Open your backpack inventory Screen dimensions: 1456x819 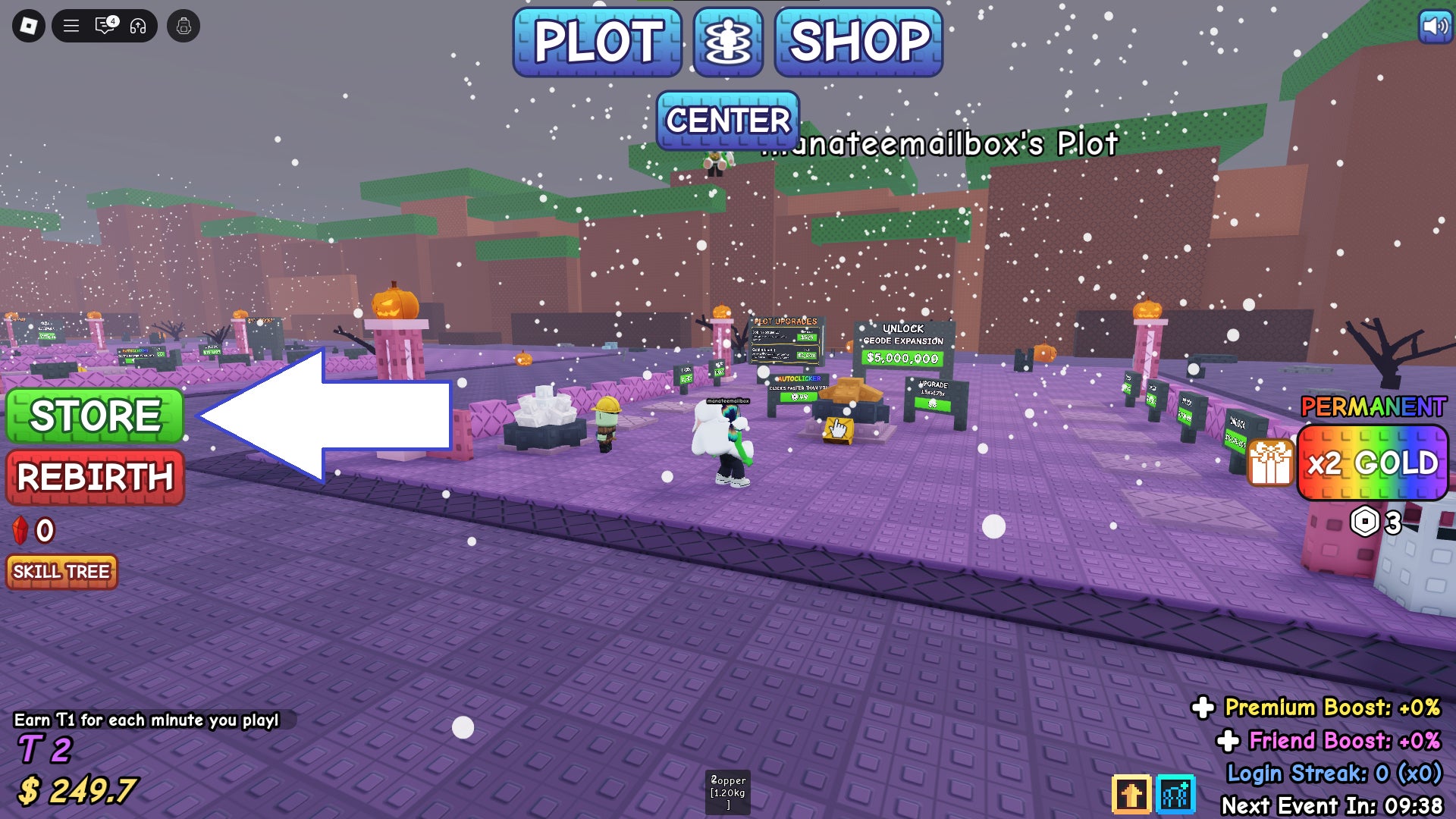click(x=184, y=27)
